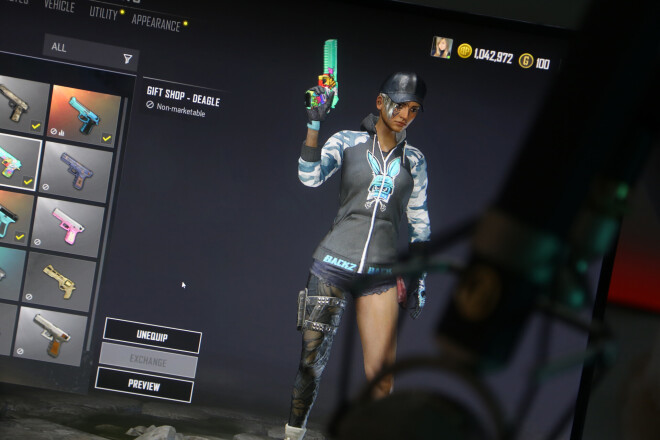This screenshot has height=440, width=660.
Task: Switch to the Utility tab
Action: click(x=103, y=12)
